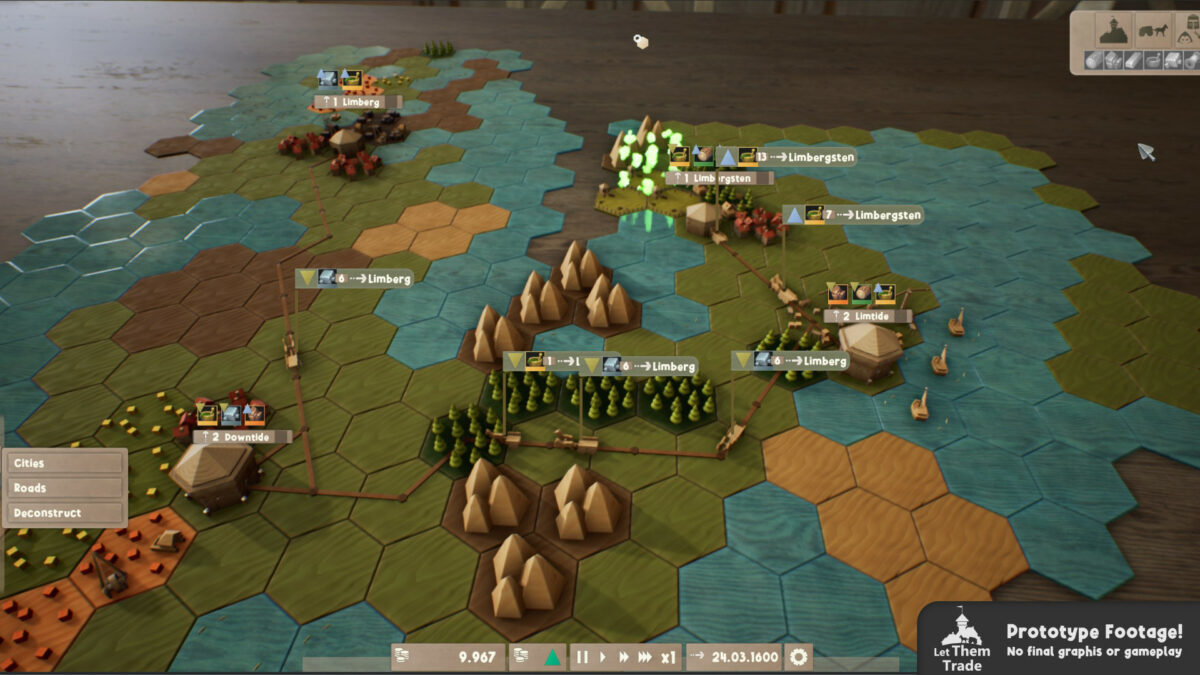Viewport: 1200px width, 675px height.
Task: Click the trade route 7 to Limbergsten
Action: click(x=853, y=214)
